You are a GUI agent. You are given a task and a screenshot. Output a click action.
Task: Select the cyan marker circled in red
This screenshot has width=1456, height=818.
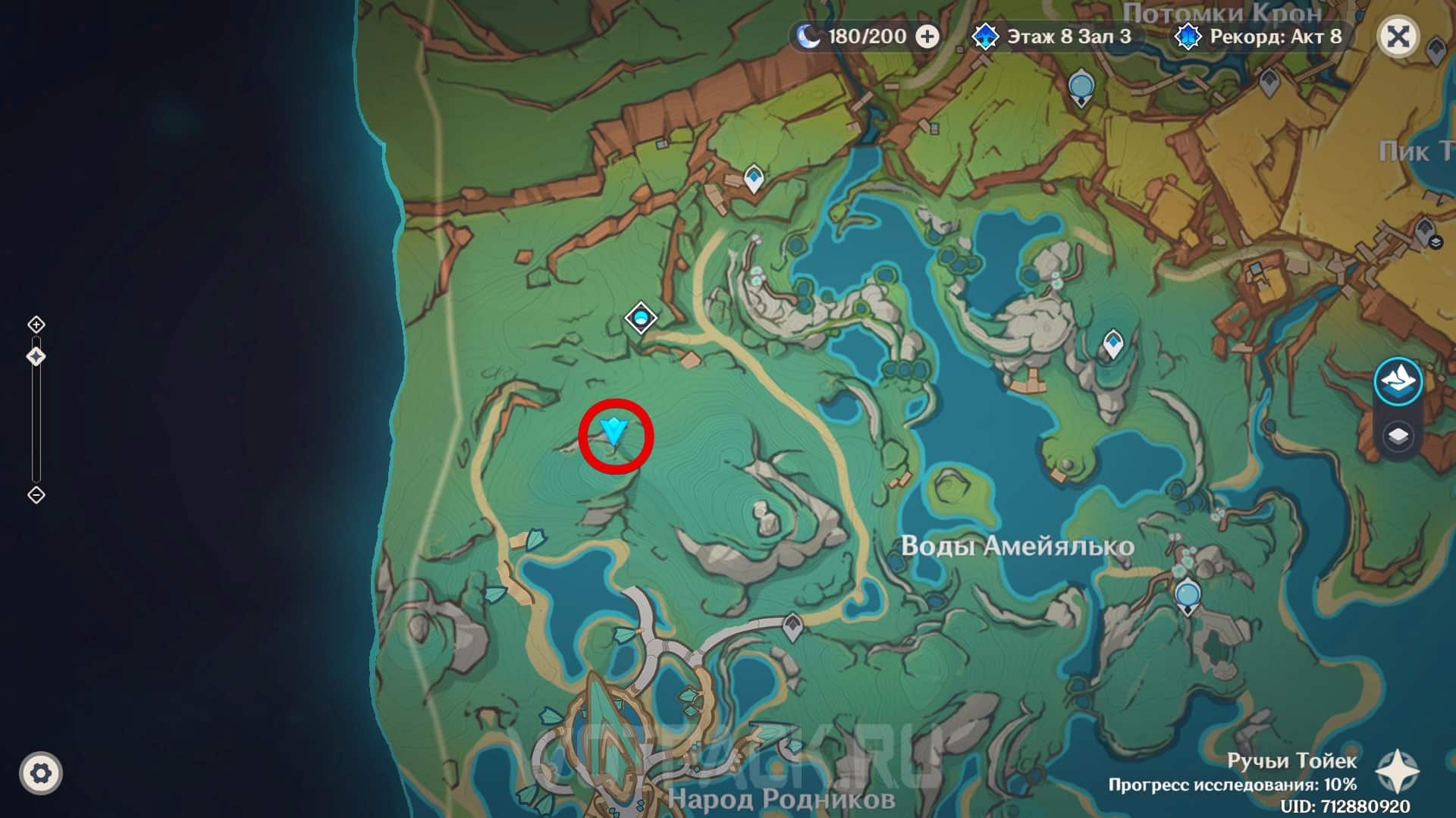(x=613, y=432)
